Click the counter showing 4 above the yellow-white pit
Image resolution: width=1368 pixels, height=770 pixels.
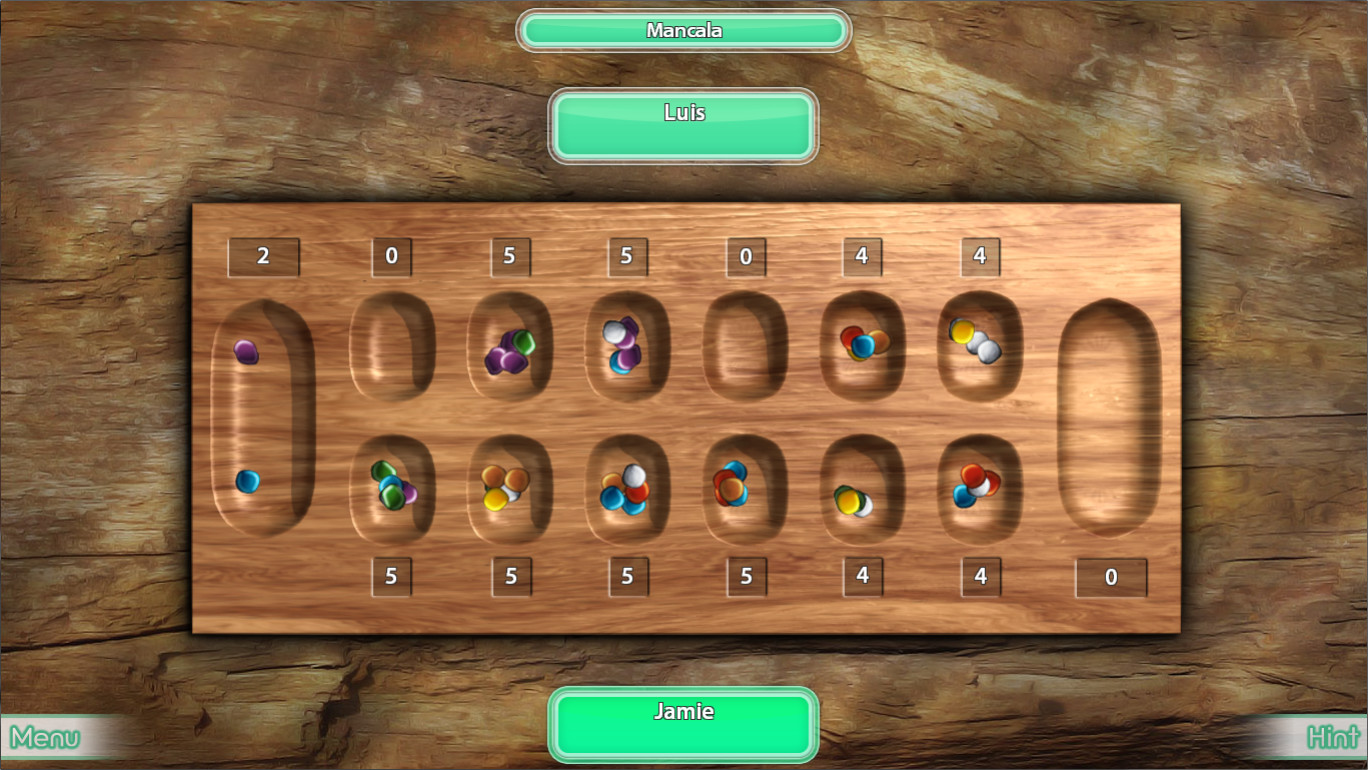980,256
